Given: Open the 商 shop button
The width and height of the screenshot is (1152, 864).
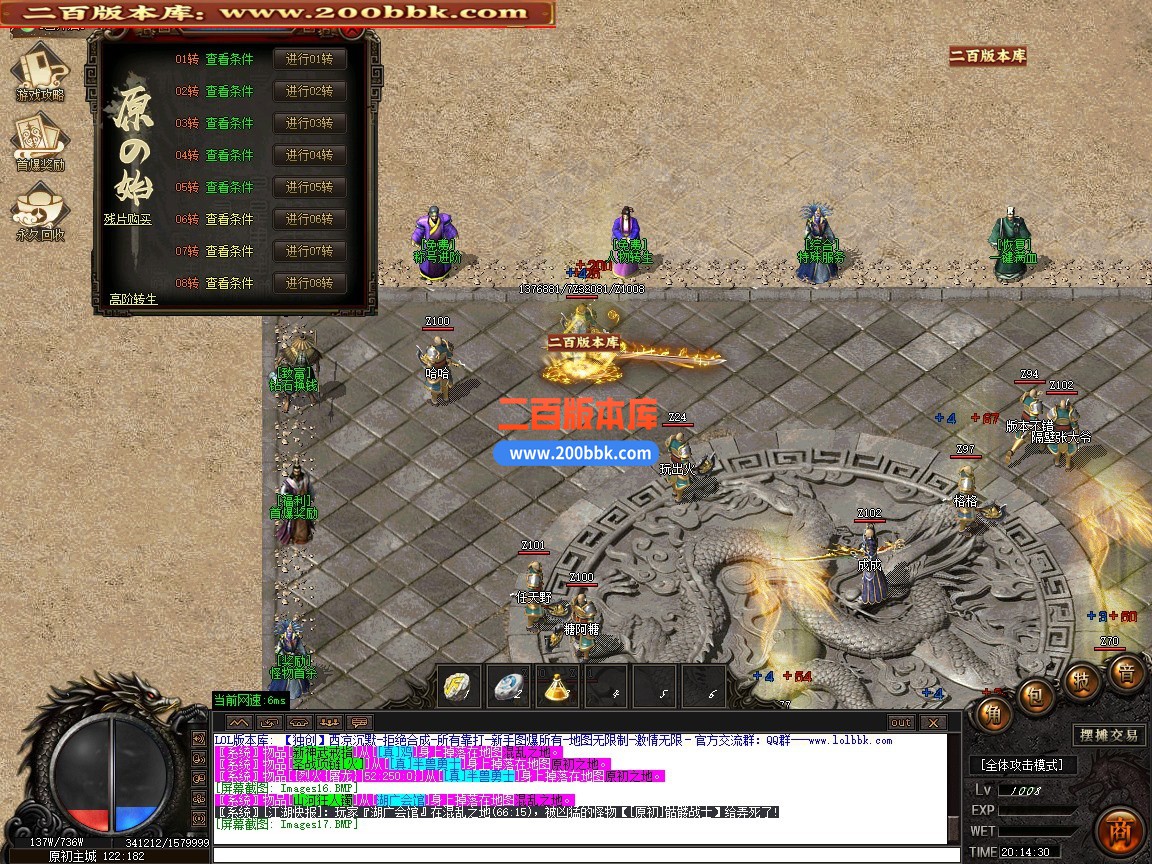Looking at the screenshot, I should (x=1119, y=832).
